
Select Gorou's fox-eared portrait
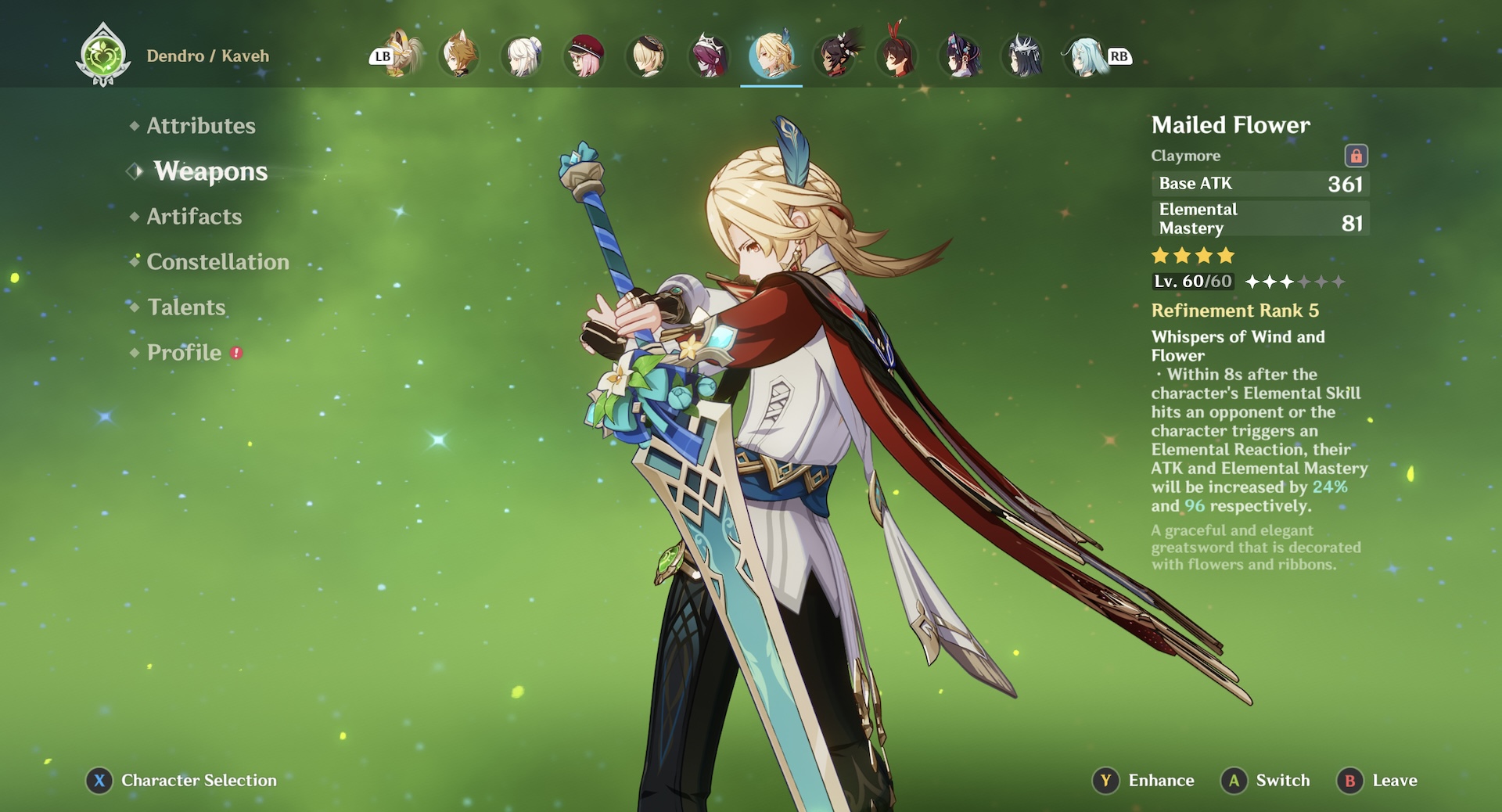(459, 56)
